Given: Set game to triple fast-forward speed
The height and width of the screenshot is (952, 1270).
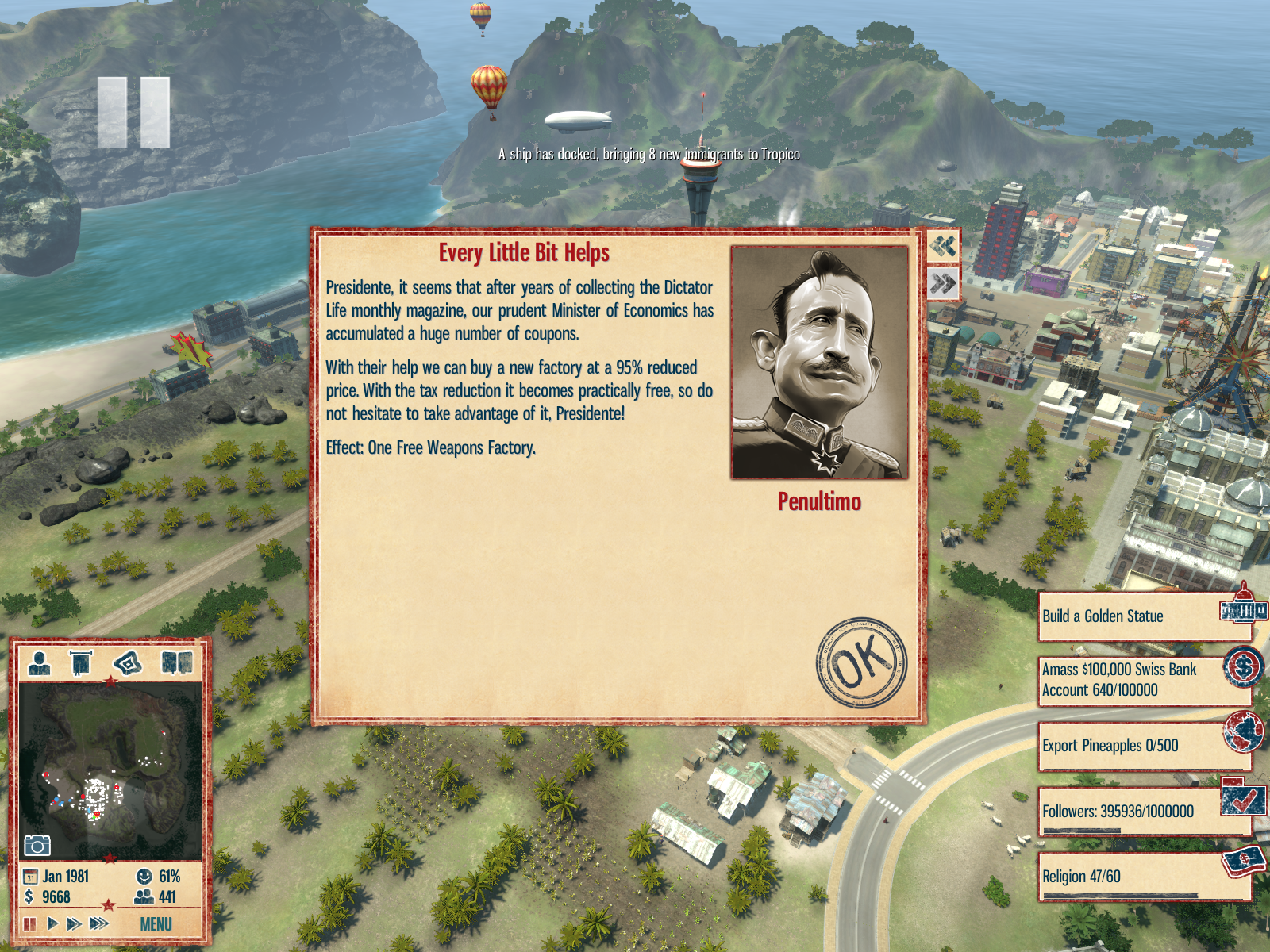Looking at the screenshot, I should click(99, 923).
